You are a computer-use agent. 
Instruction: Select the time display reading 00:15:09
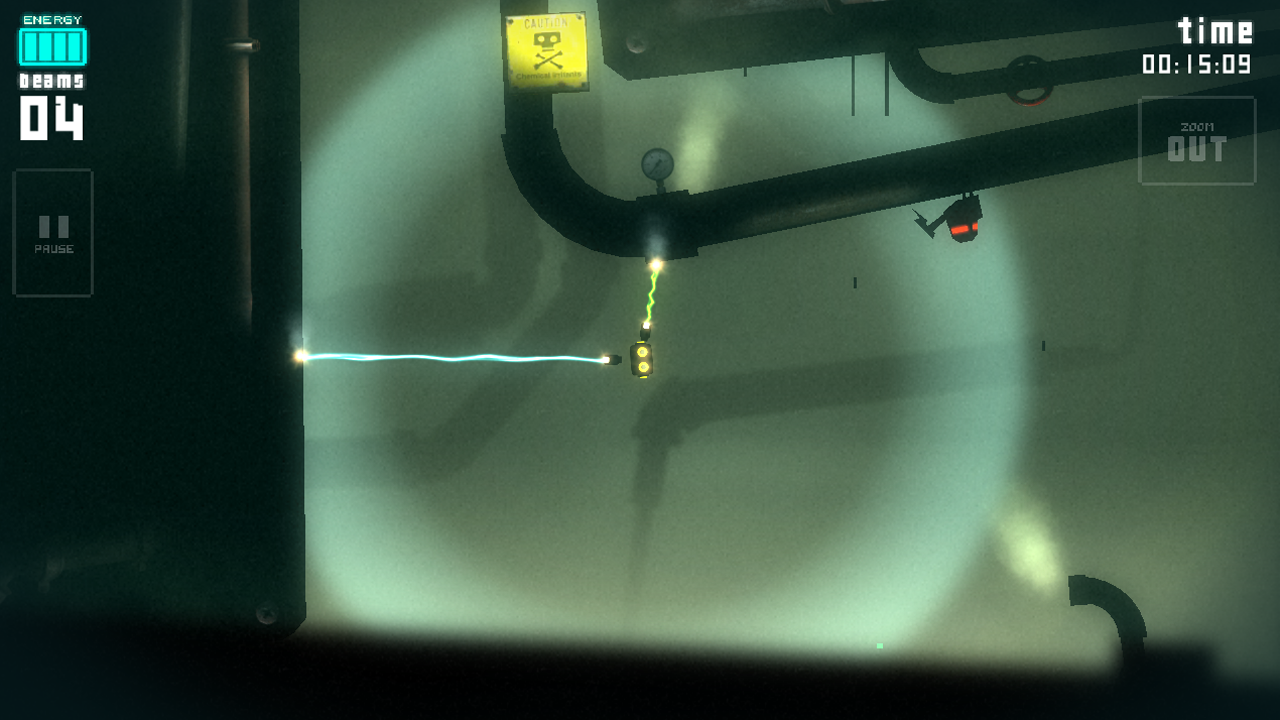tap(1197, 62)
